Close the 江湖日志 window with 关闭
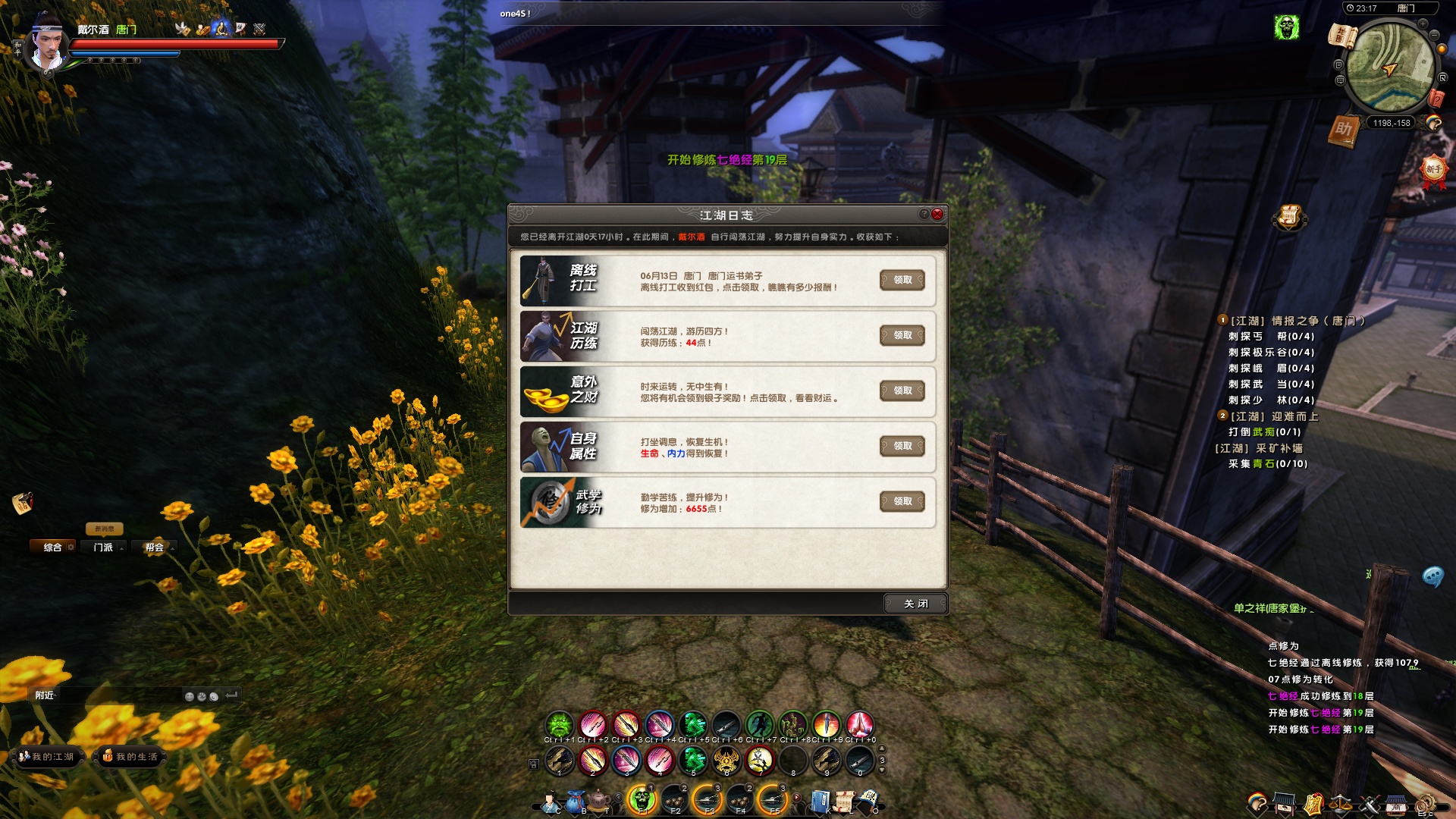The image size is (1456, 819). coord(915,604)
